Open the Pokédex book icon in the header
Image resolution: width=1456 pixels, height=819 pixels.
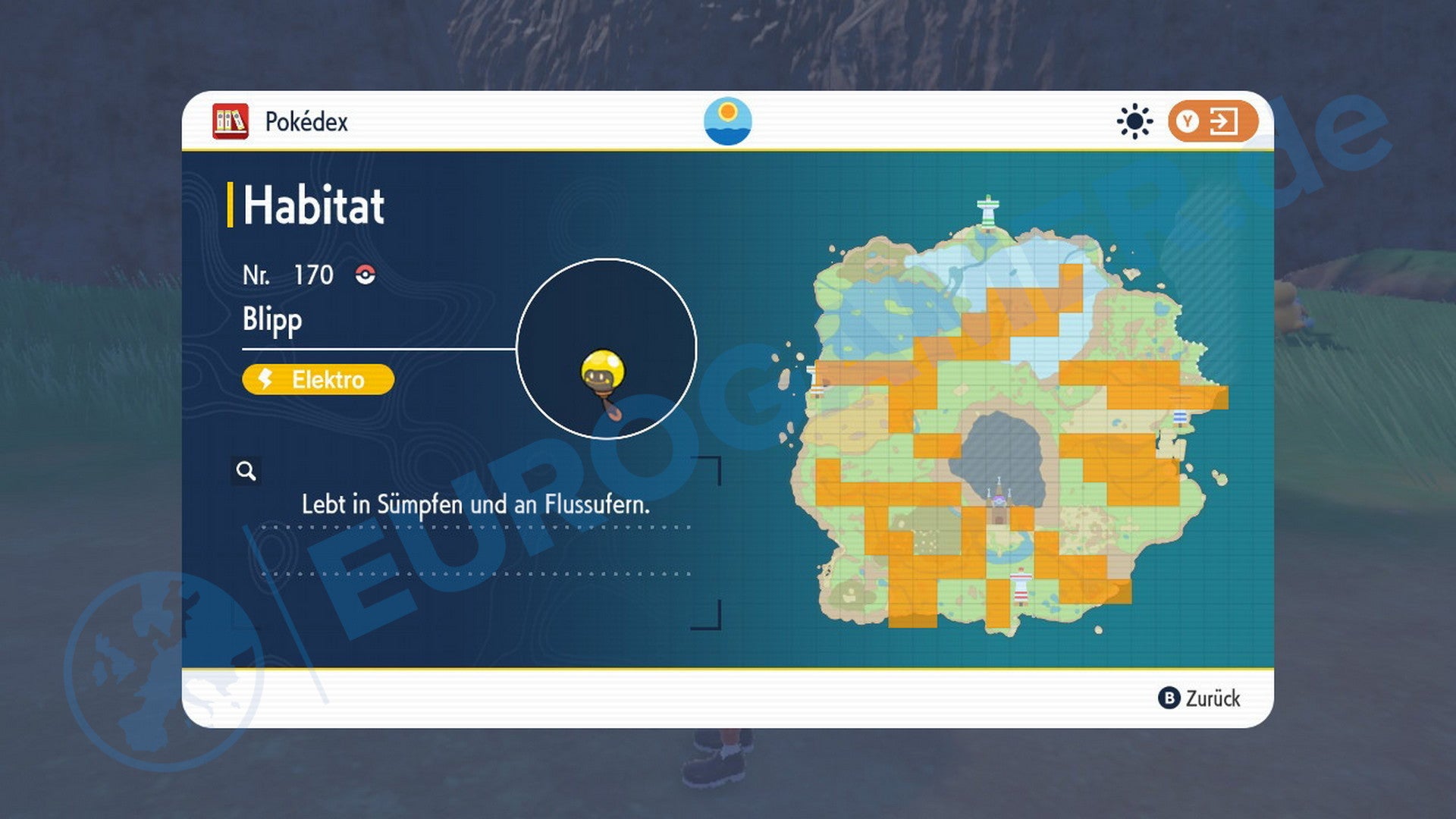[x=231, y=121]
